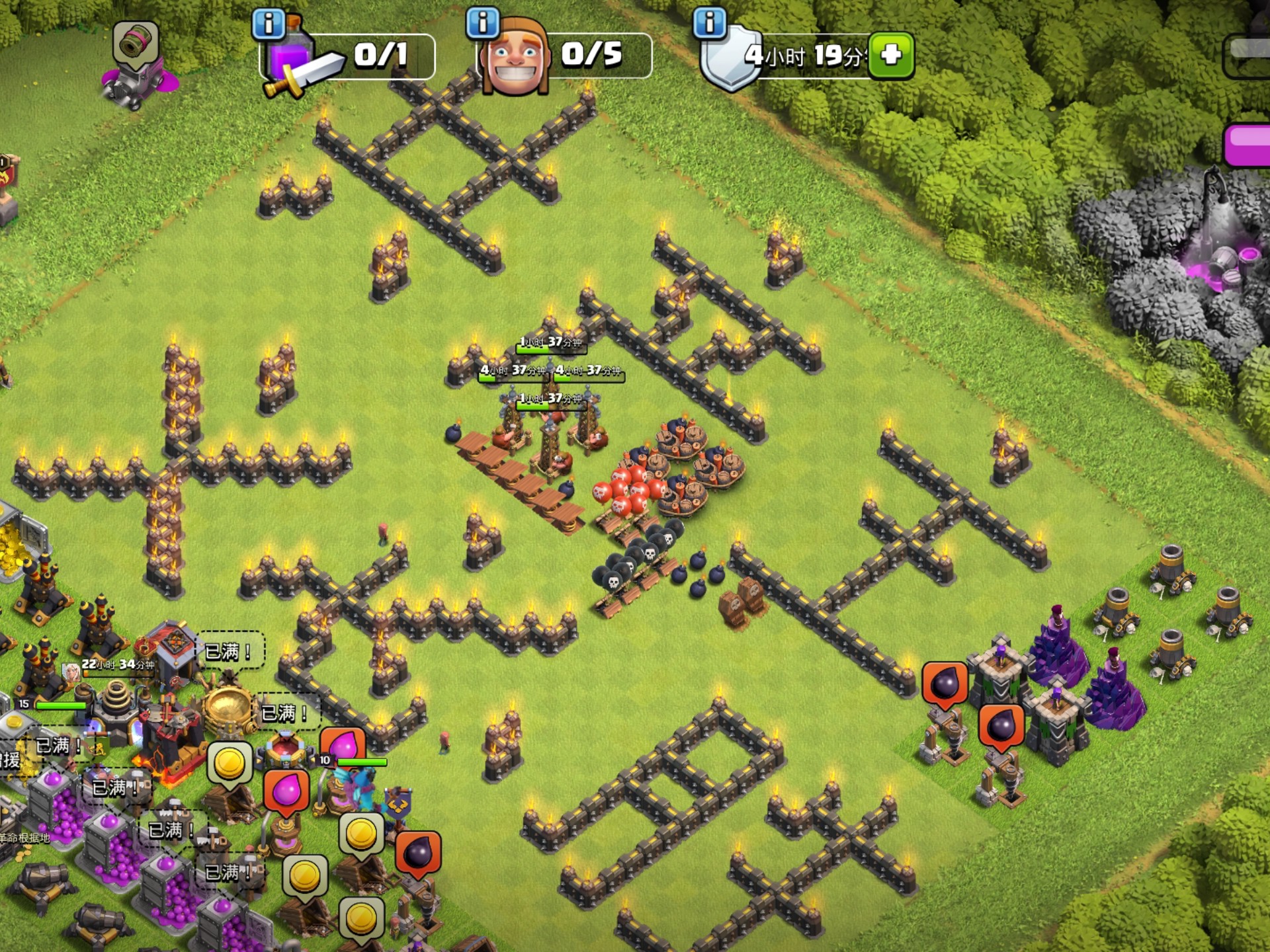Image resolution: width=1270 pixels, height=952 pixels.
Task: Open info for the builder 0/5 counter
Action: (483, 22)
